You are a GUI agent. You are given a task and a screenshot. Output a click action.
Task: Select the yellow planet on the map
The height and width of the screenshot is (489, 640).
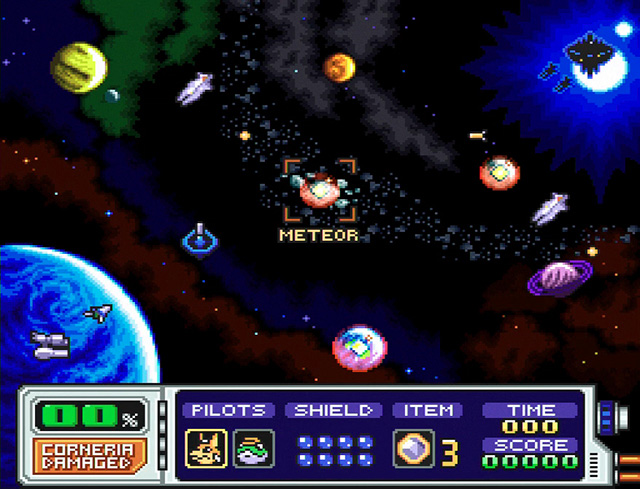point(79,67)
